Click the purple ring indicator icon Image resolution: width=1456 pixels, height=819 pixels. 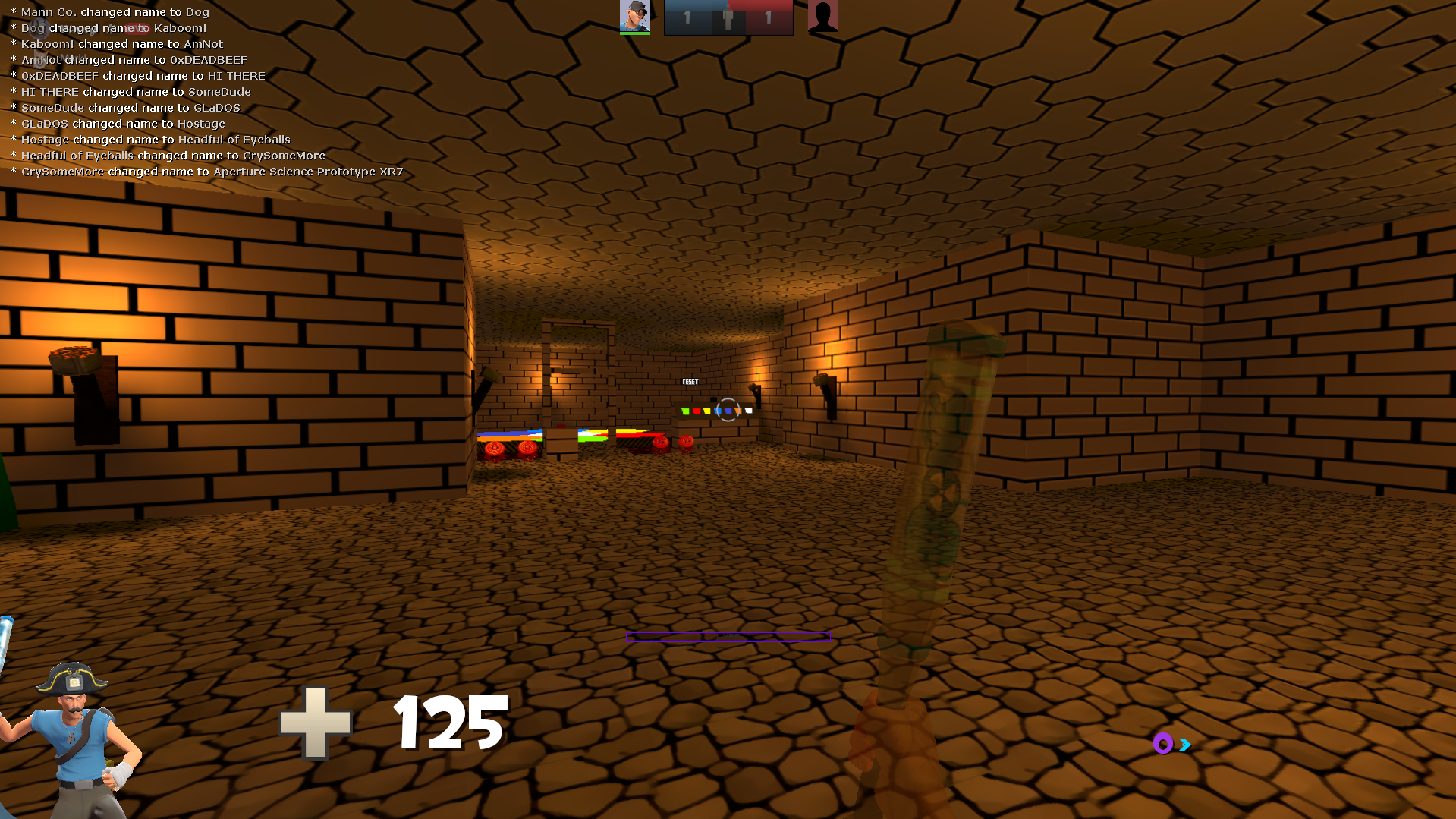tap(1162, 744)
